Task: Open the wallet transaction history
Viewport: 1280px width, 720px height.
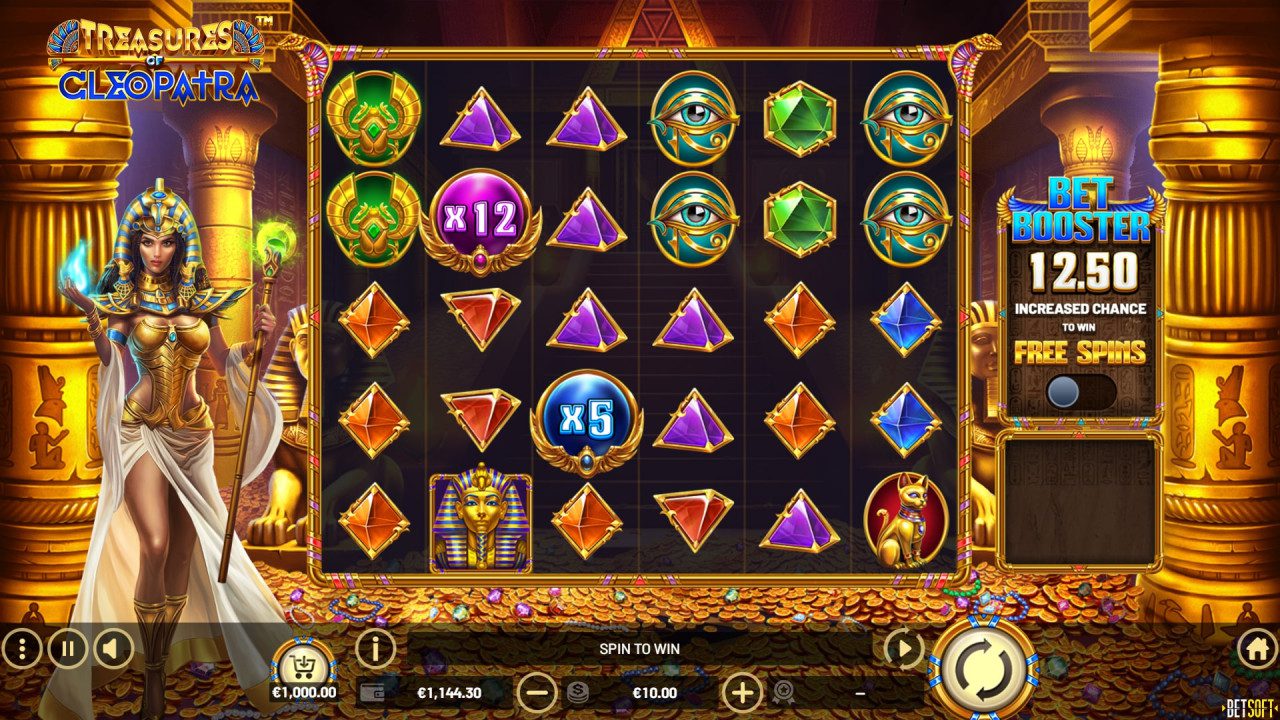Action: (373, 692)
